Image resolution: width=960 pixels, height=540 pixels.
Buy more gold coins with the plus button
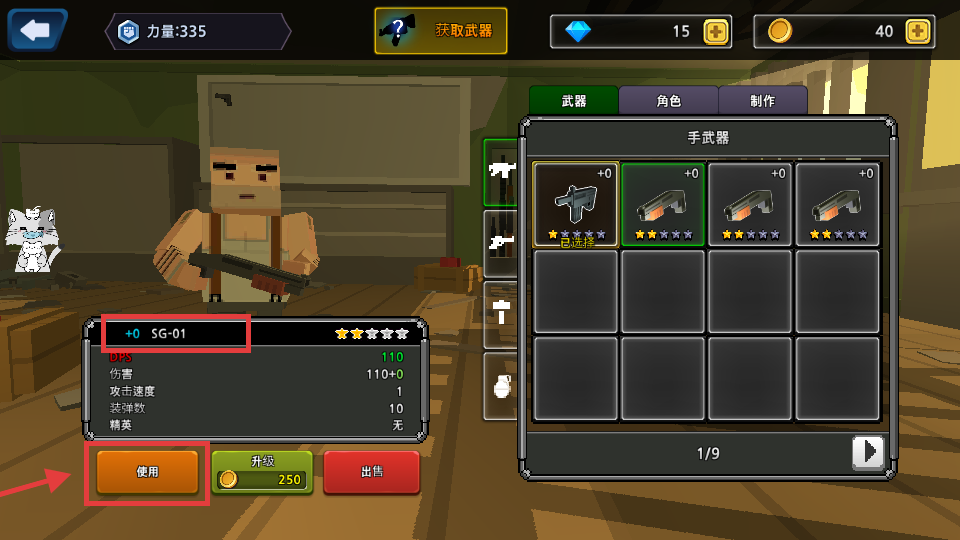click(917, 31)
